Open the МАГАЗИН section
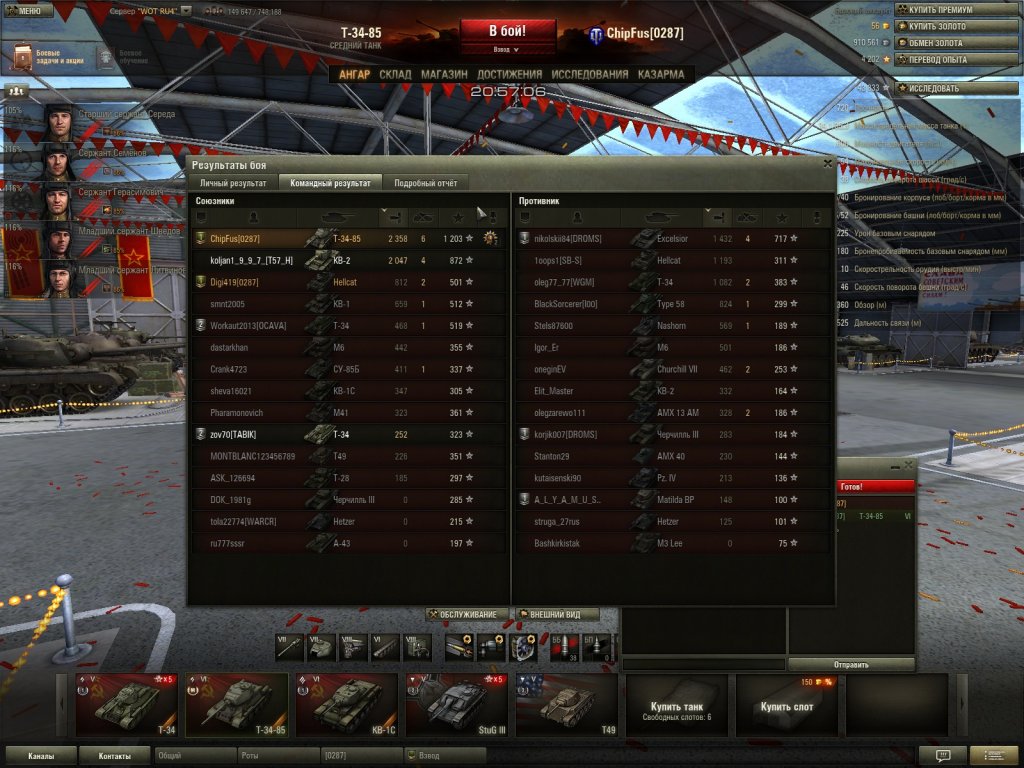Image resolution: width=1024 pixels, height=768 pixels. tap(444, 74)
